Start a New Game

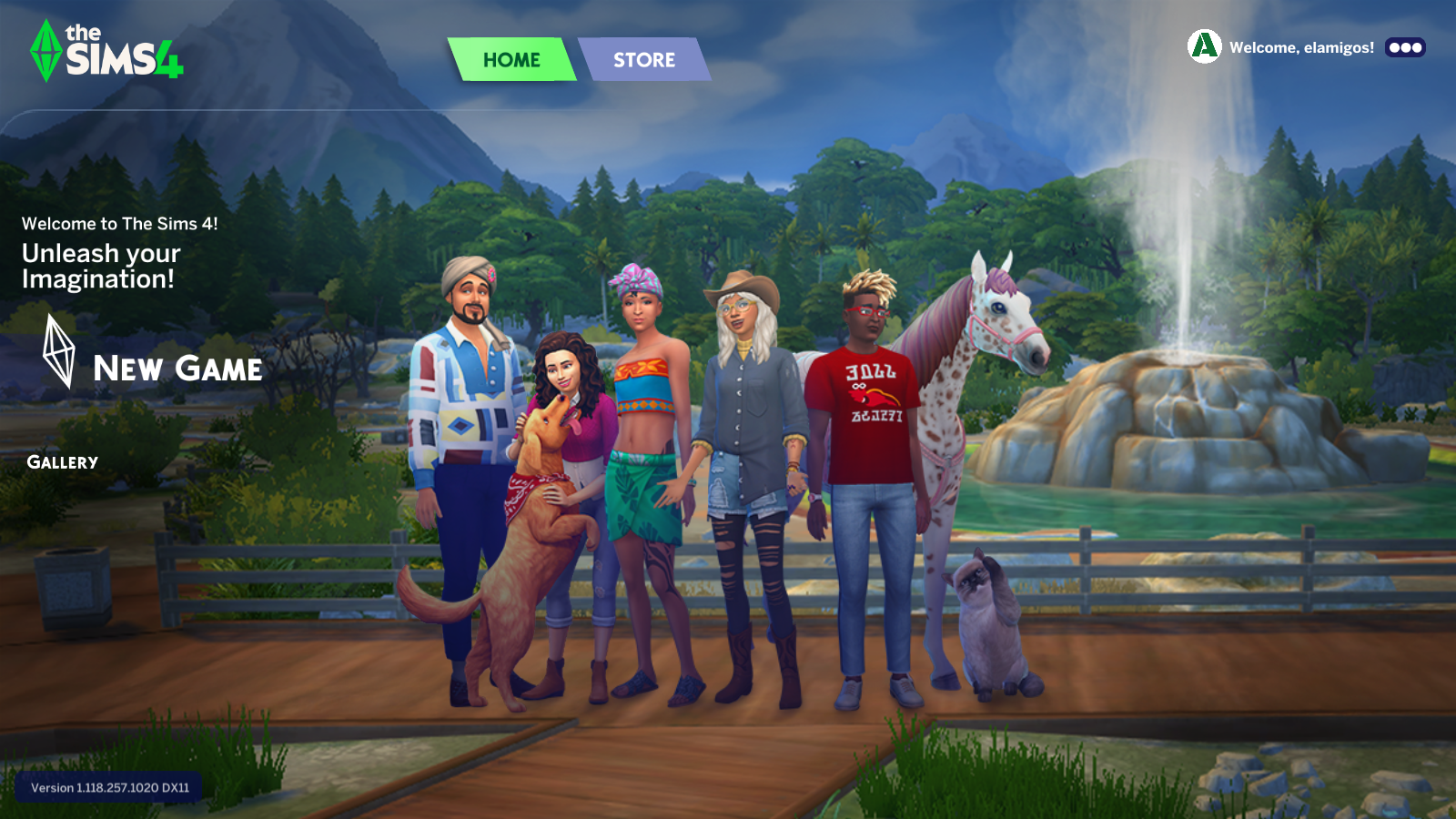[x=177, y=369]
